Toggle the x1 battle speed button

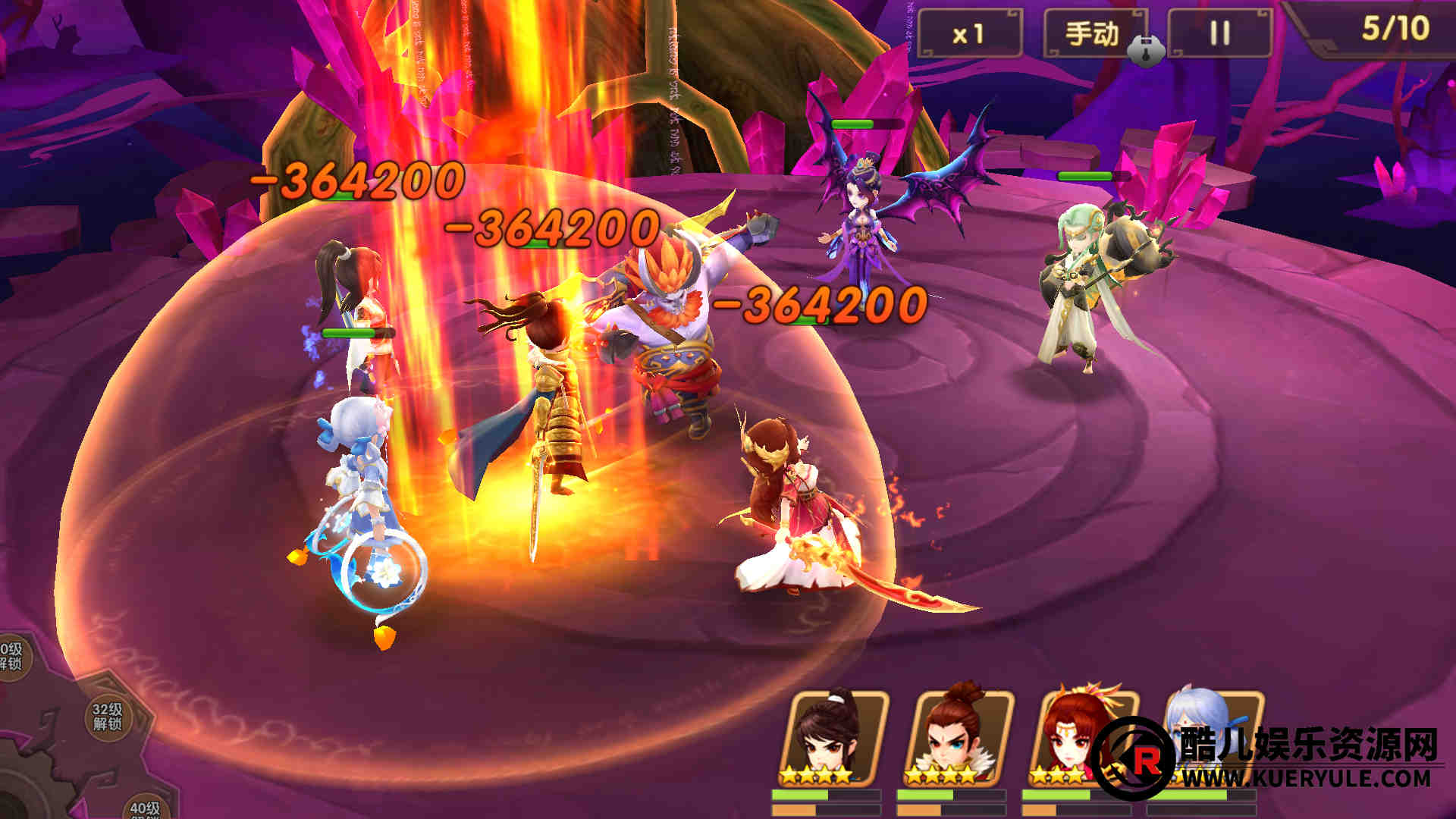[x=968, y=34]
